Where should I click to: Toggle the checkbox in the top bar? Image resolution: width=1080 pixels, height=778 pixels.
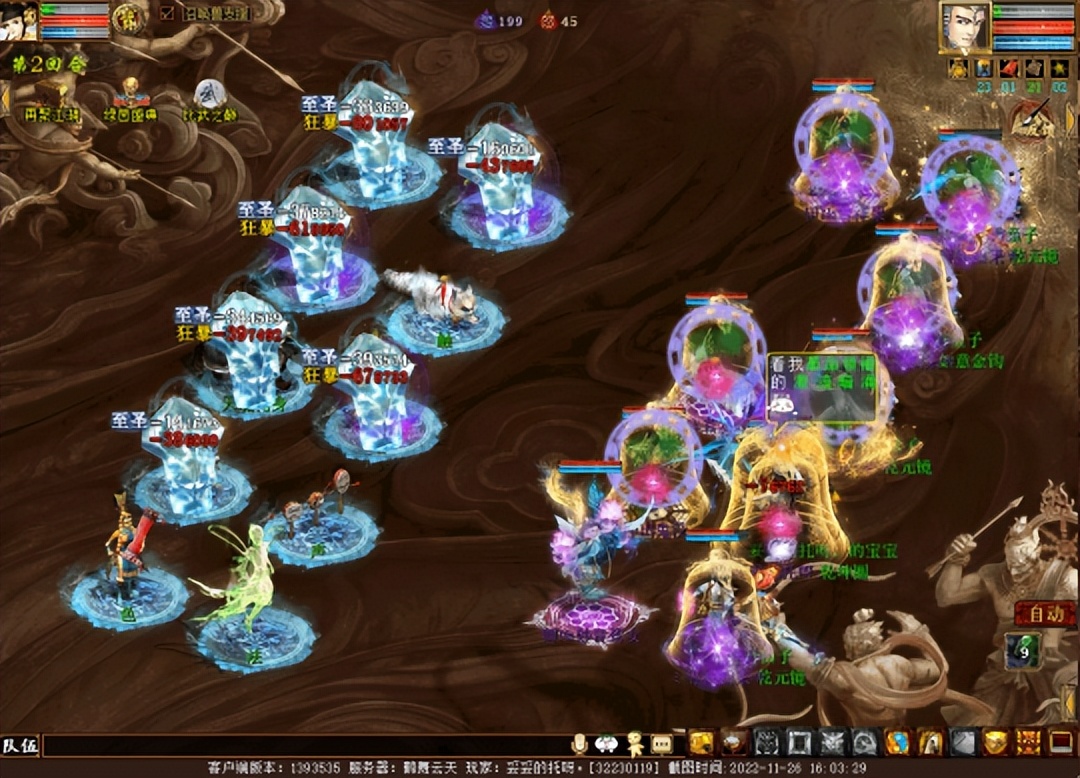[x=167, y=14]
